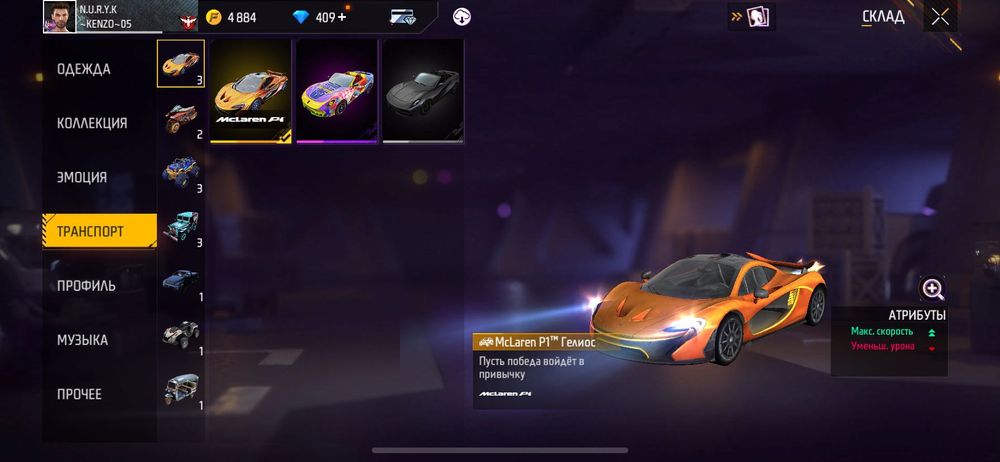The image size is (1000, 462).
Task: Add diamonds with the plus button
Action: coord(343,17)
